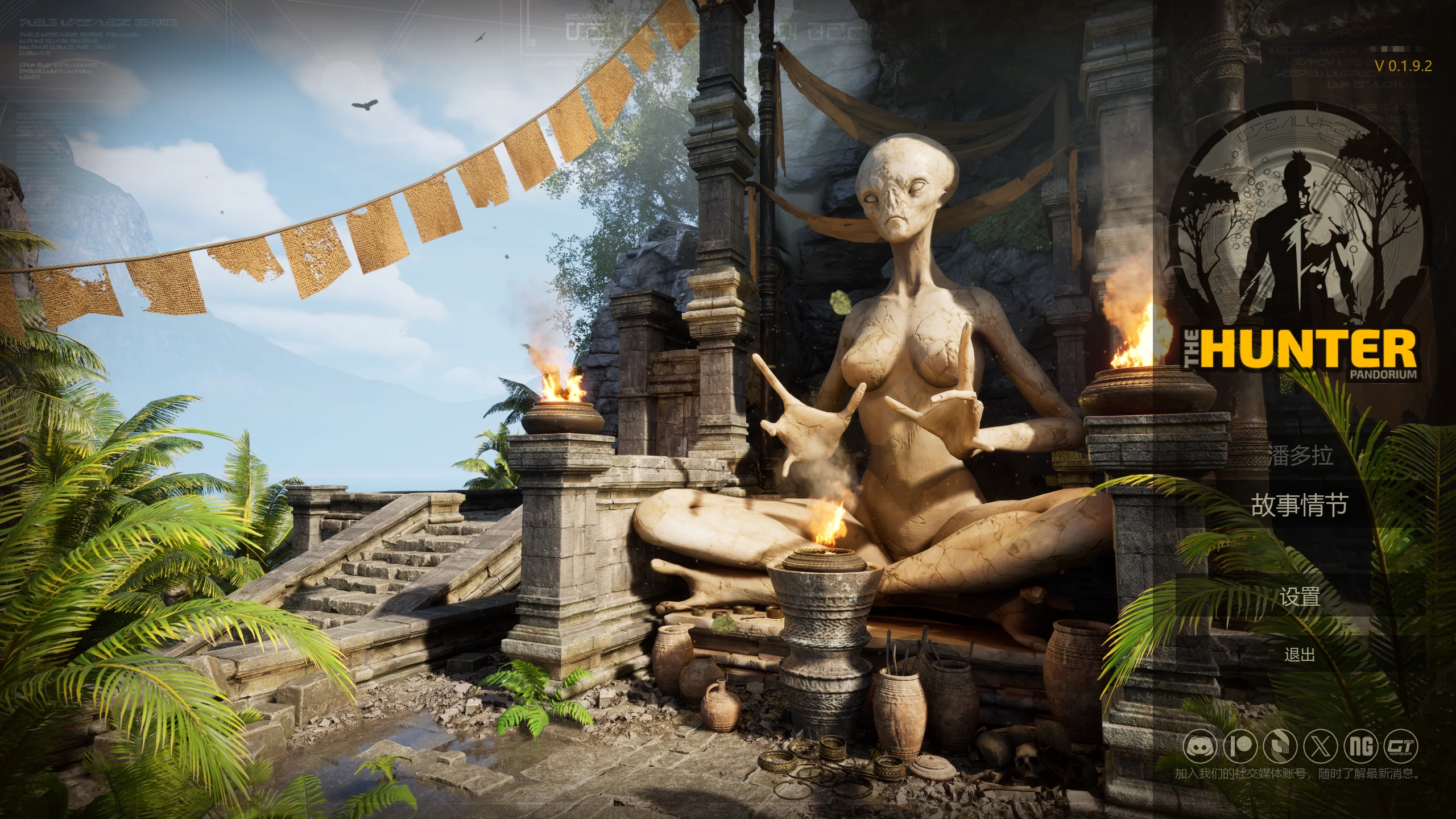Open the Newgrounds NG icon
The image size is (1456, 819).
[x=1361, y=747]
